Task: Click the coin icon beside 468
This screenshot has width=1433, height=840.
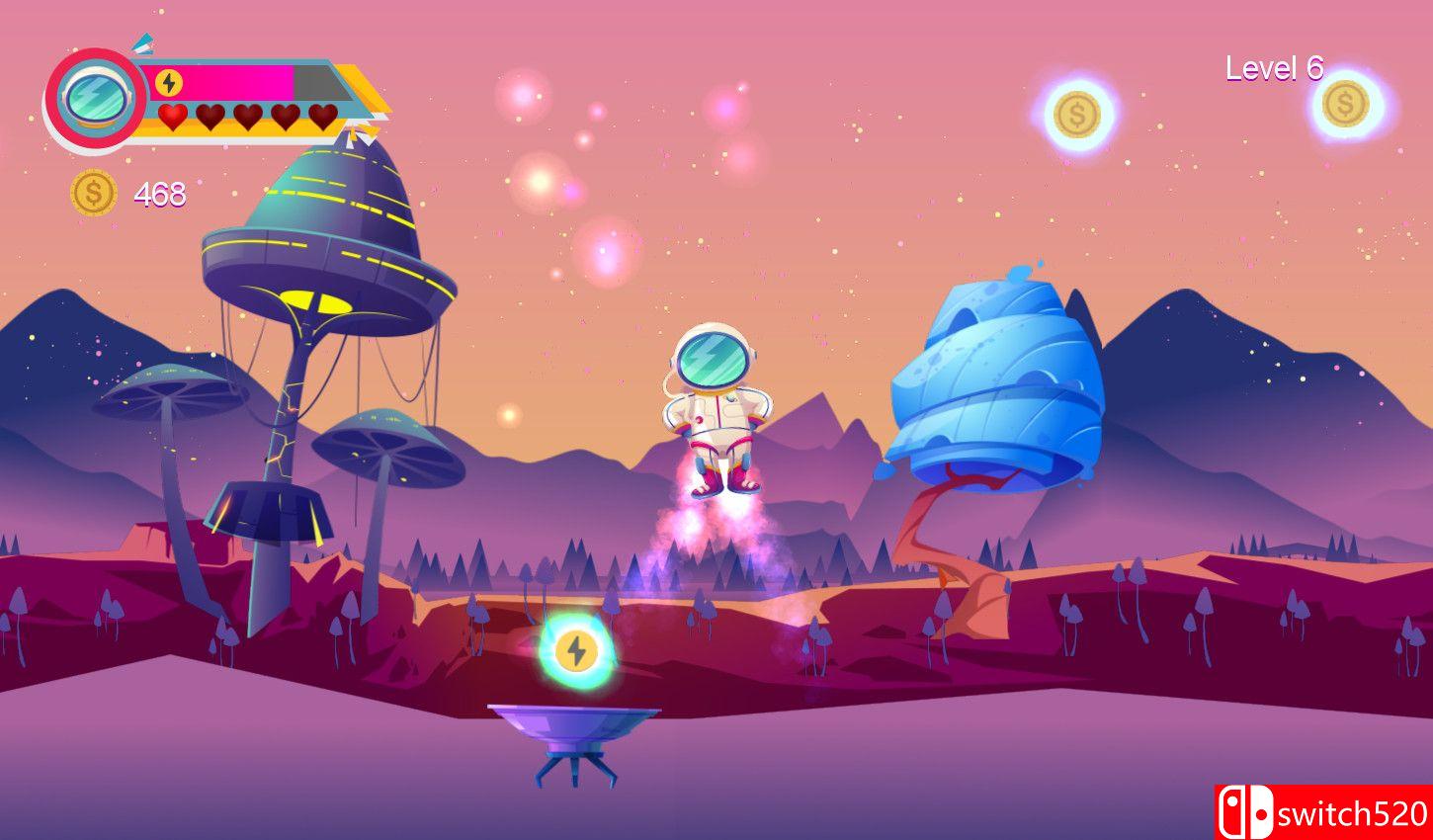Action: point(94,190)
